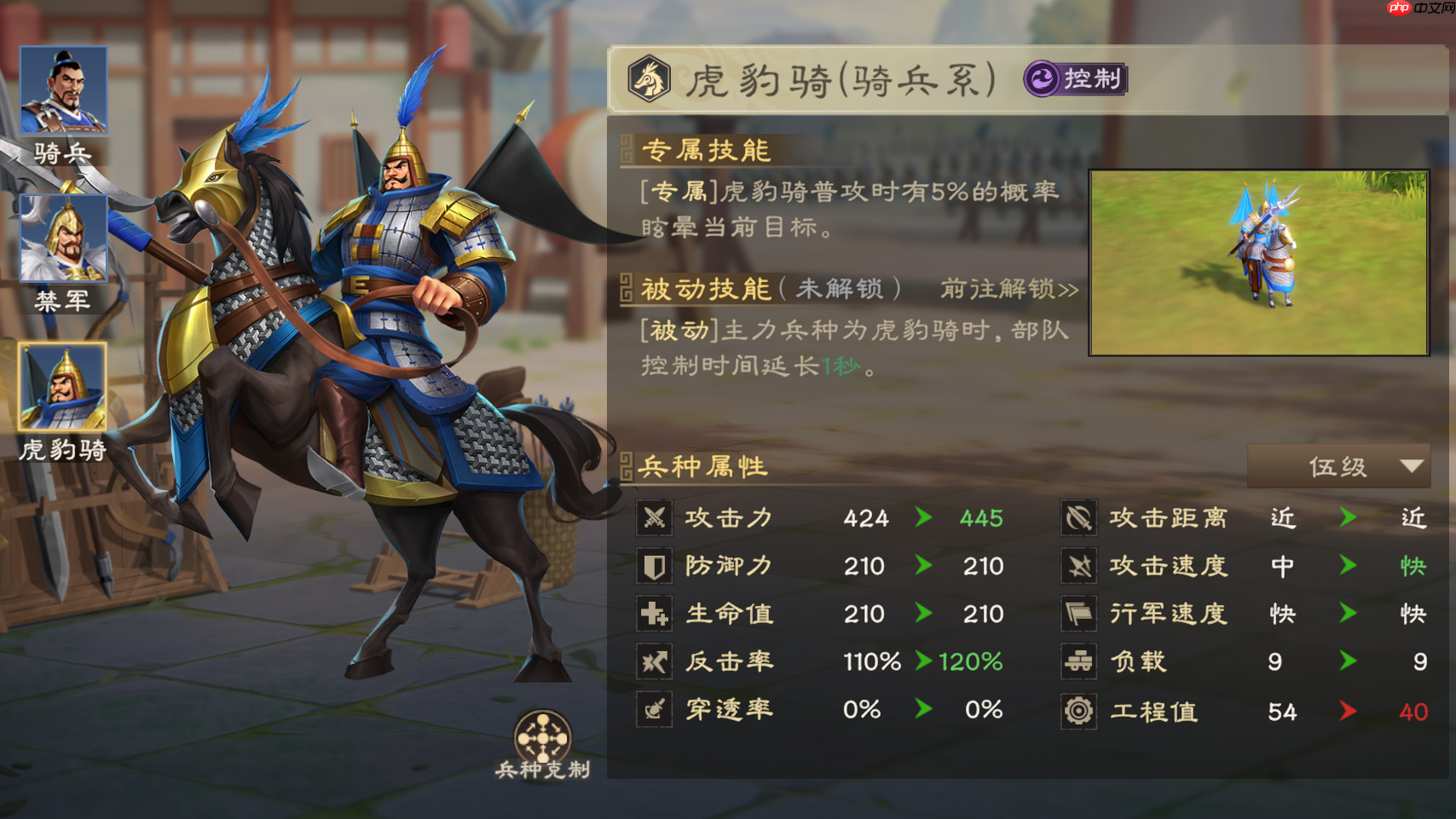The height and width of the screenshot is (819, 1456).
Task: Click the horse emblem beside 虎豹骑 title
Action: 650,79
